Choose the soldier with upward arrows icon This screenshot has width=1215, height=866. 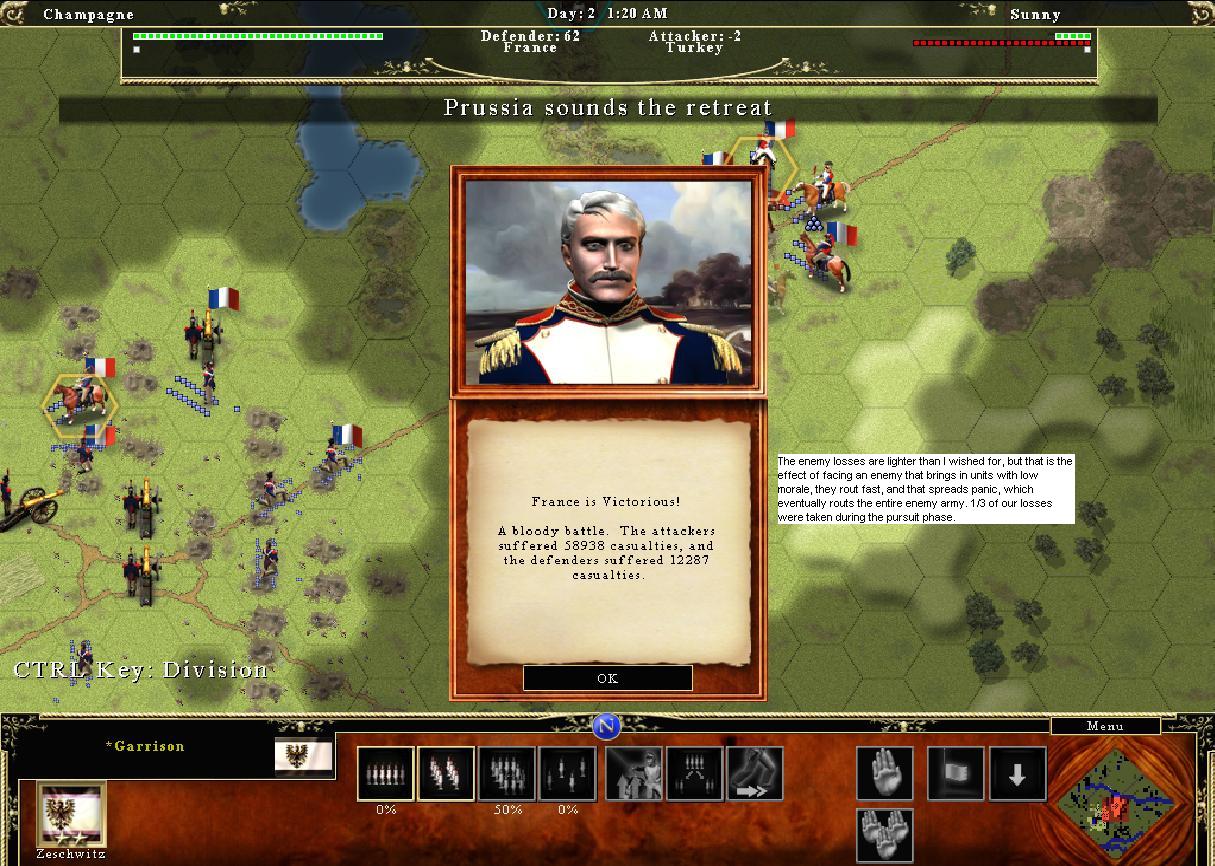coord(633,774)
